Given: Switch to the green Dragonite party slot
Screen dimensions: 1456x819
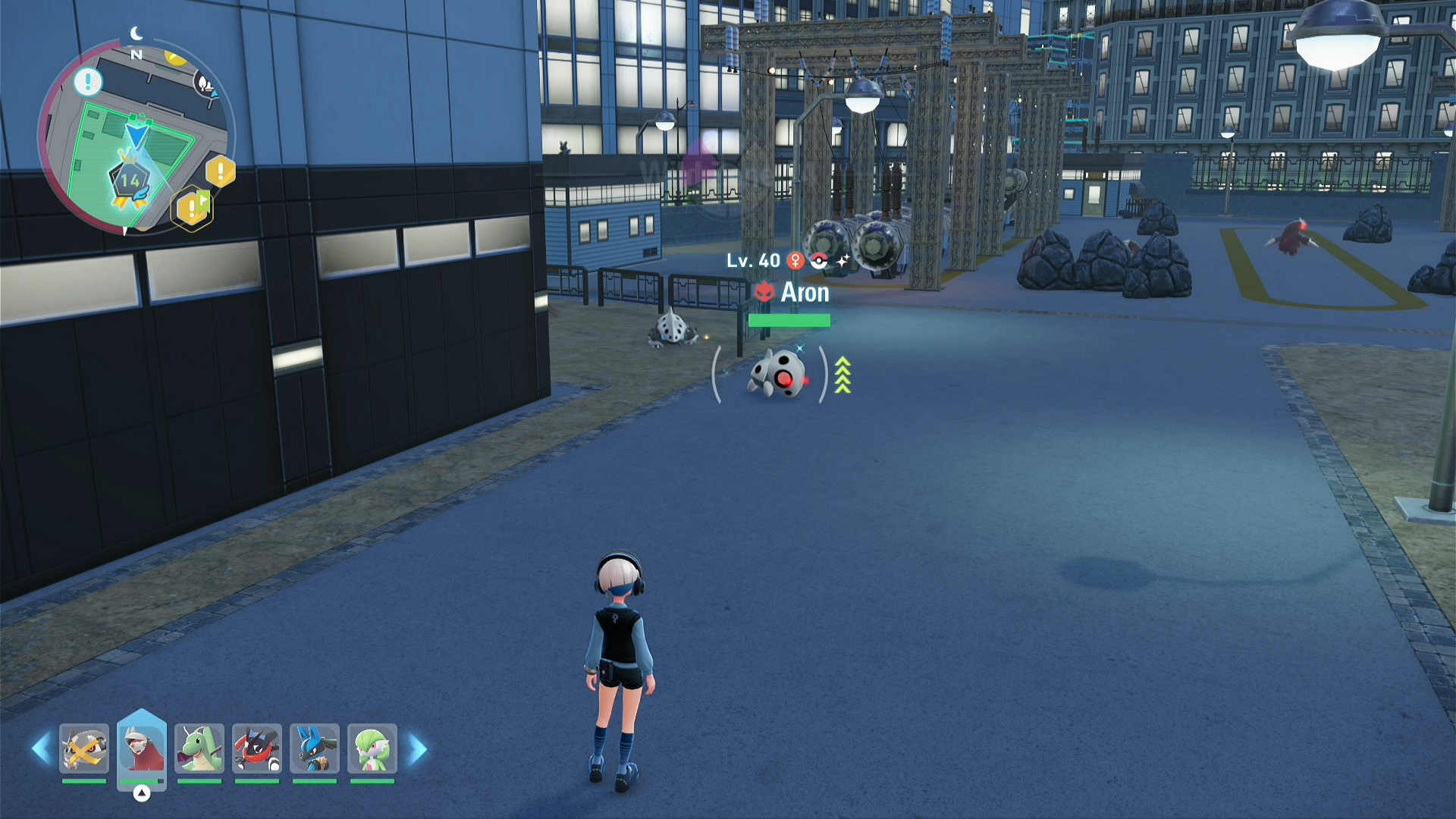Looking at the screenshot, I should coord(199,749).
